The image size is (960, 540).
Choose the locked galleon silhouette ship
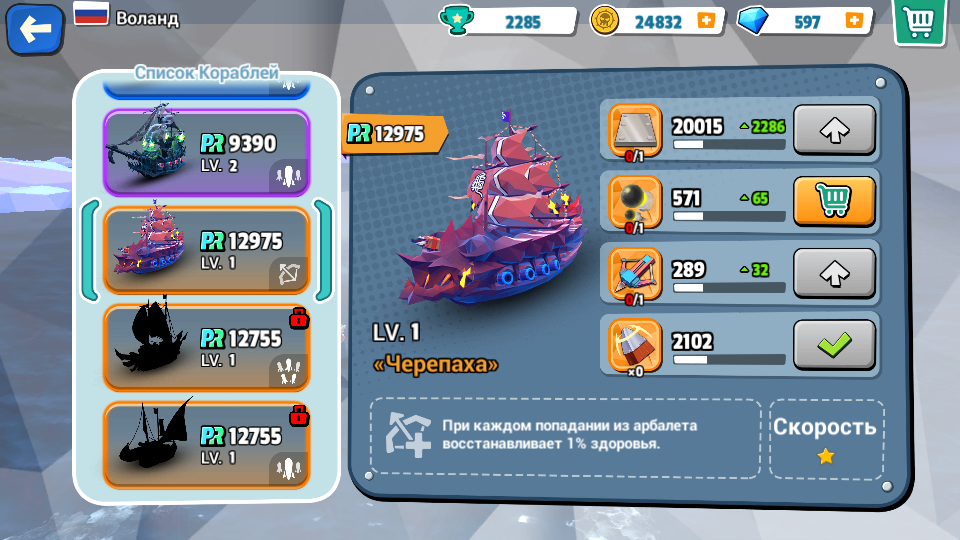[x=206, y=347]
